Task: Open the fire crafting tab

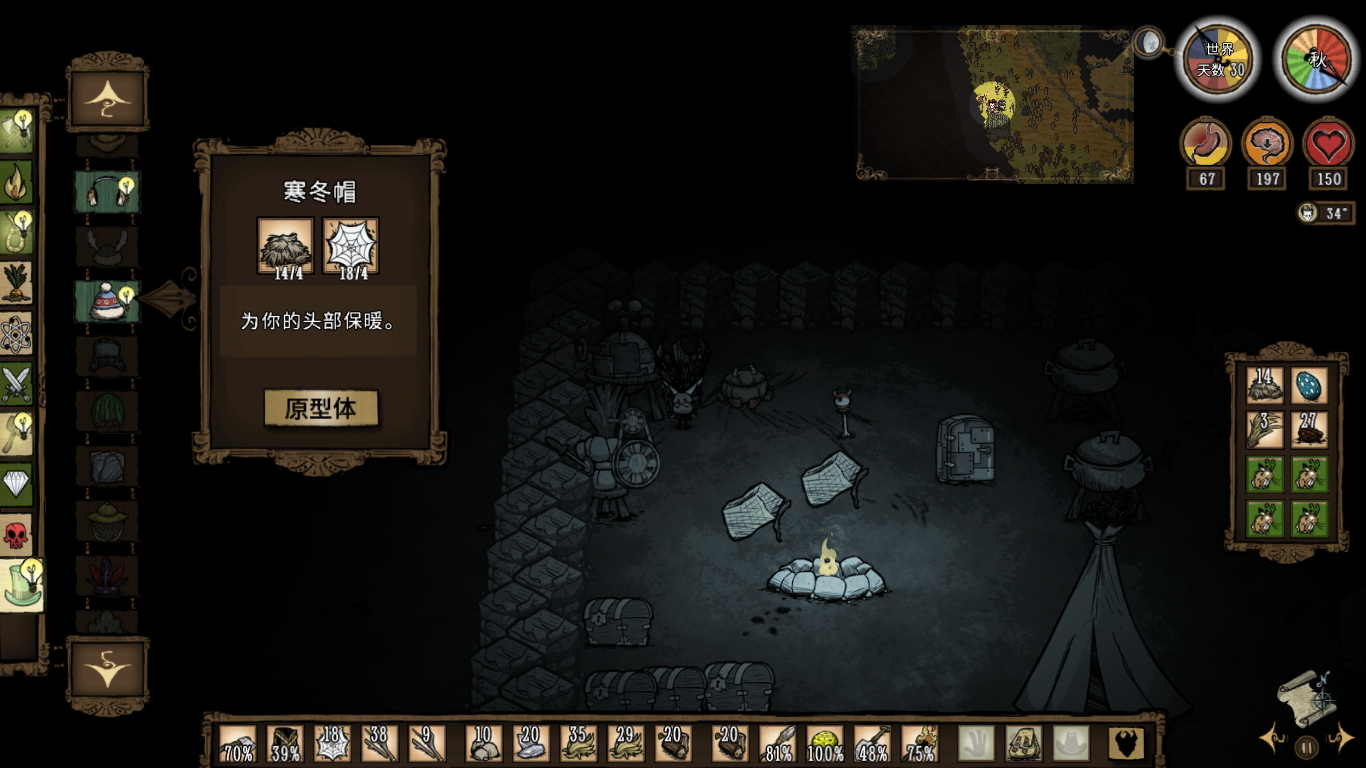Action: [x=16, y=182]
